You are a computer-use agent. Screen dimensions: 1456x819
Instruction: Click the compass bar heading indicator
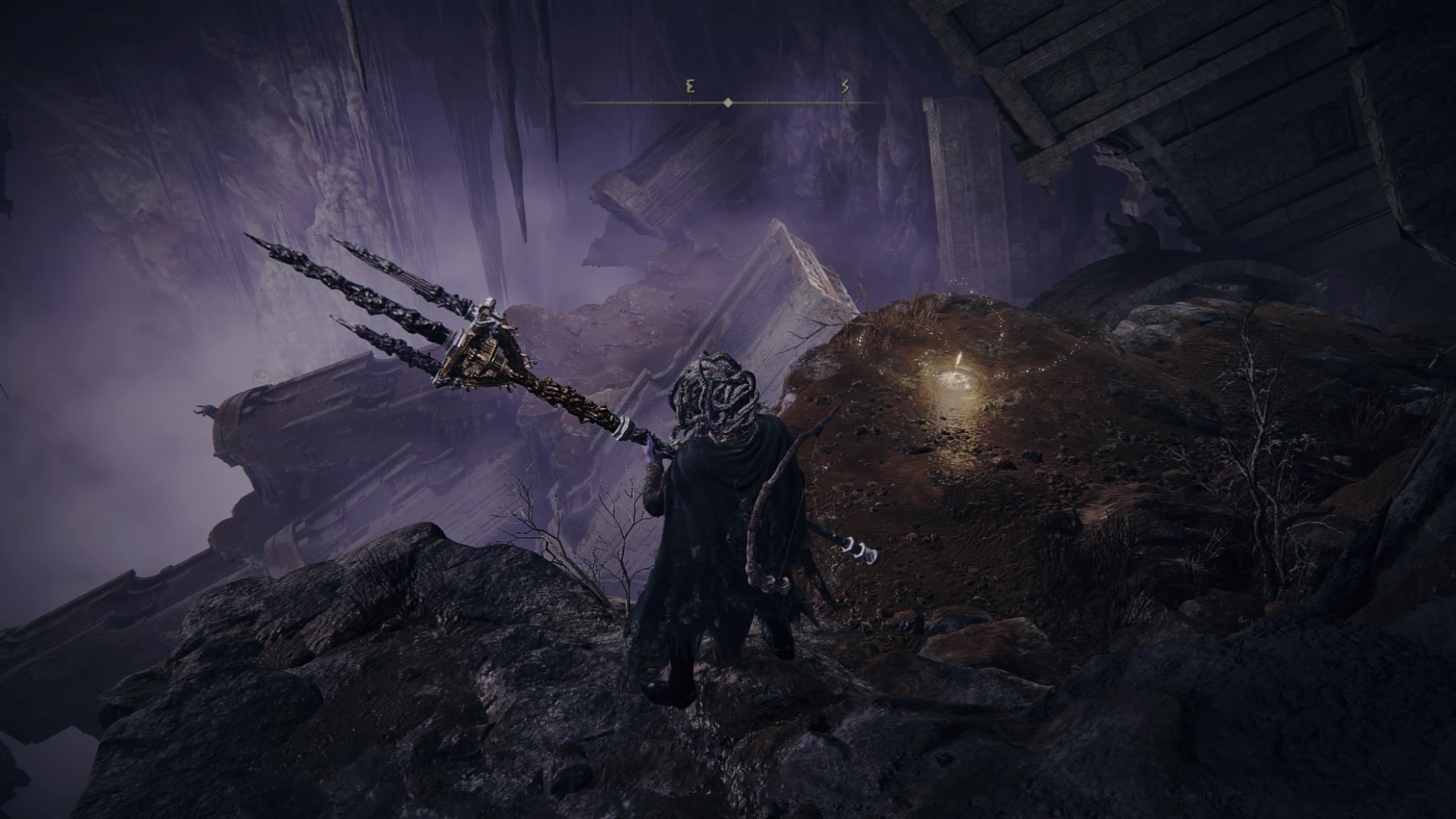coord(728,102)
